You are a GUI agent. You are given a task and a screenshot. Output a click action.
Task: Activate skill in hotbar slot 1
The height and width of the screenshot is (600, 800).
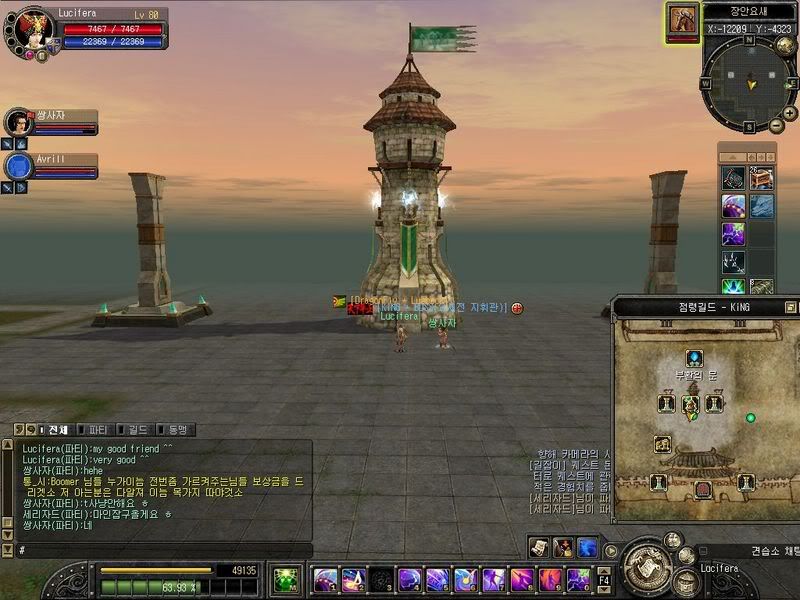325,579
